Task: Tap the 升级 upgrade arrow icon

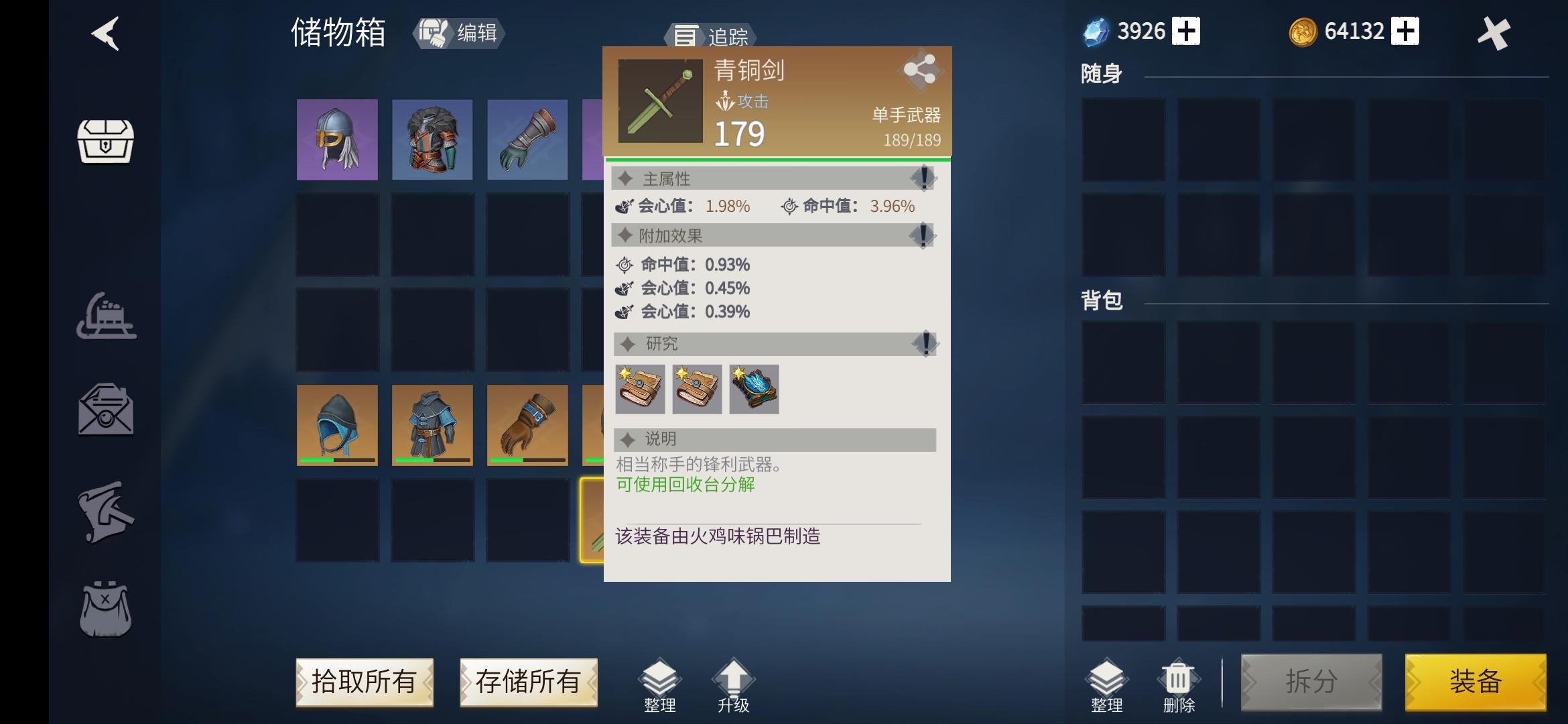Action: point(734,677)
